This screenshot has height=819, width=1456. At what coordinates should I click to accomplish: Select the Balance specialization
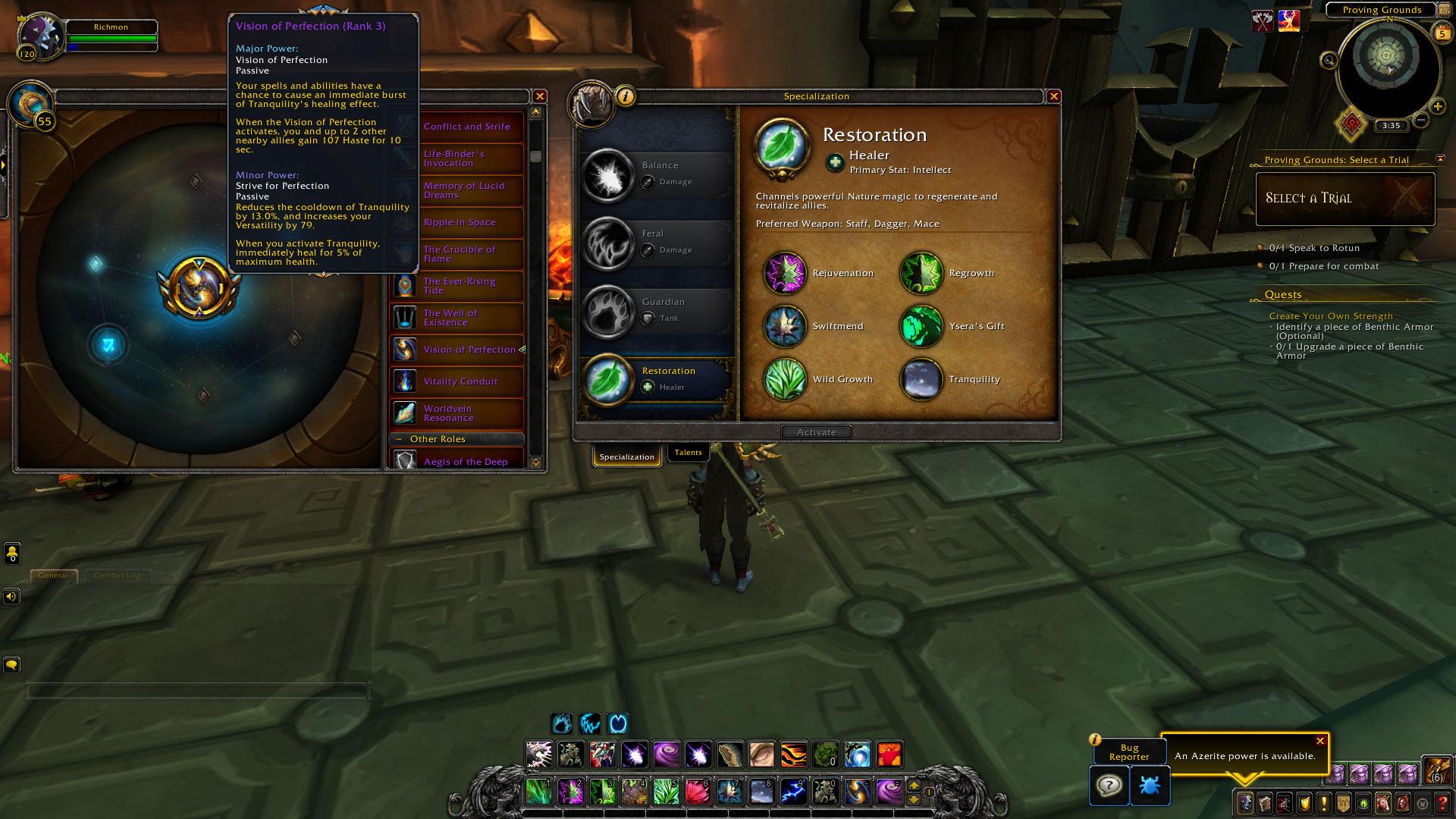click(655, 174)
